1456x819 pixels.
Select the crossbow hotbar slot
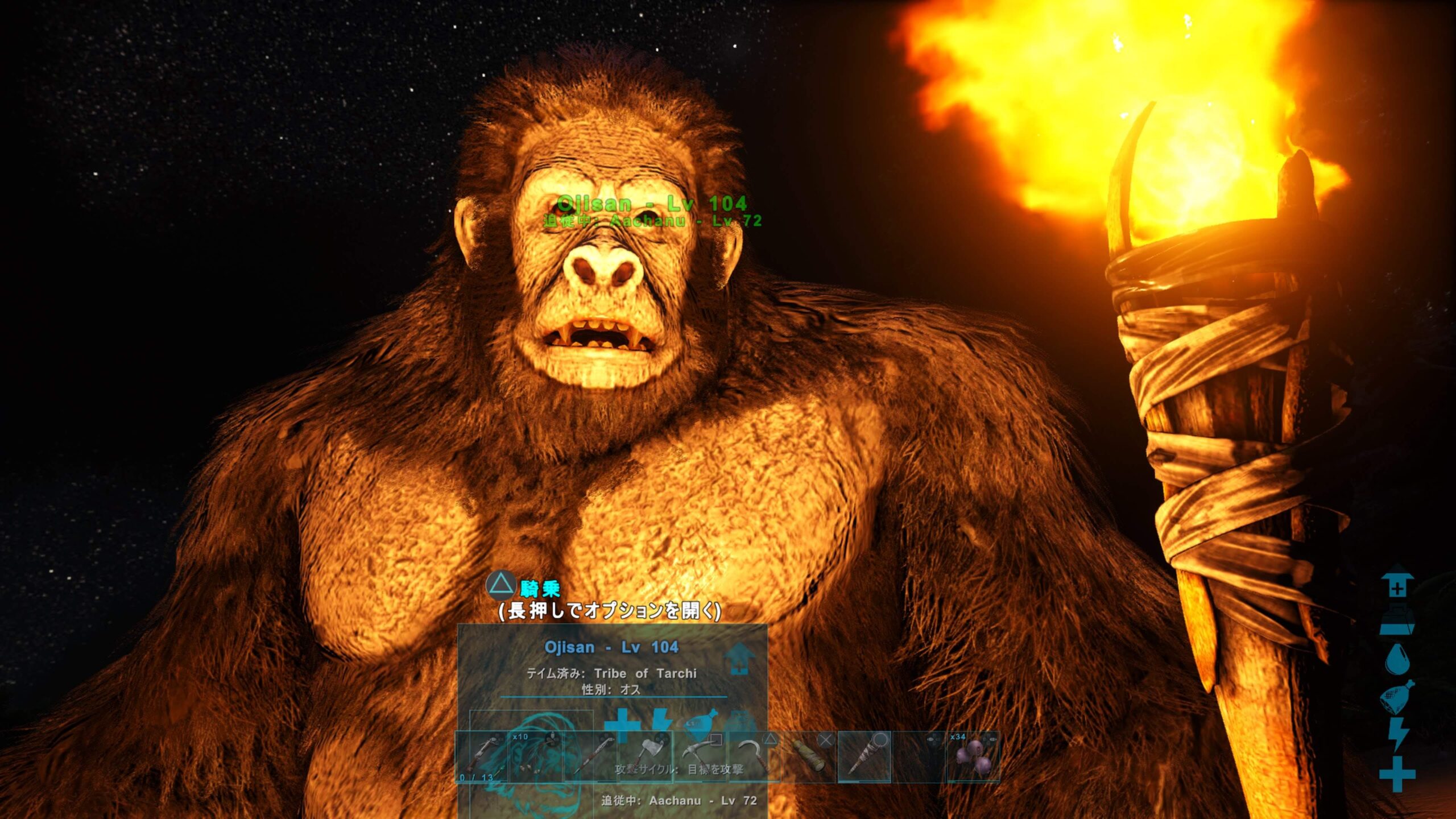(482, 757)
